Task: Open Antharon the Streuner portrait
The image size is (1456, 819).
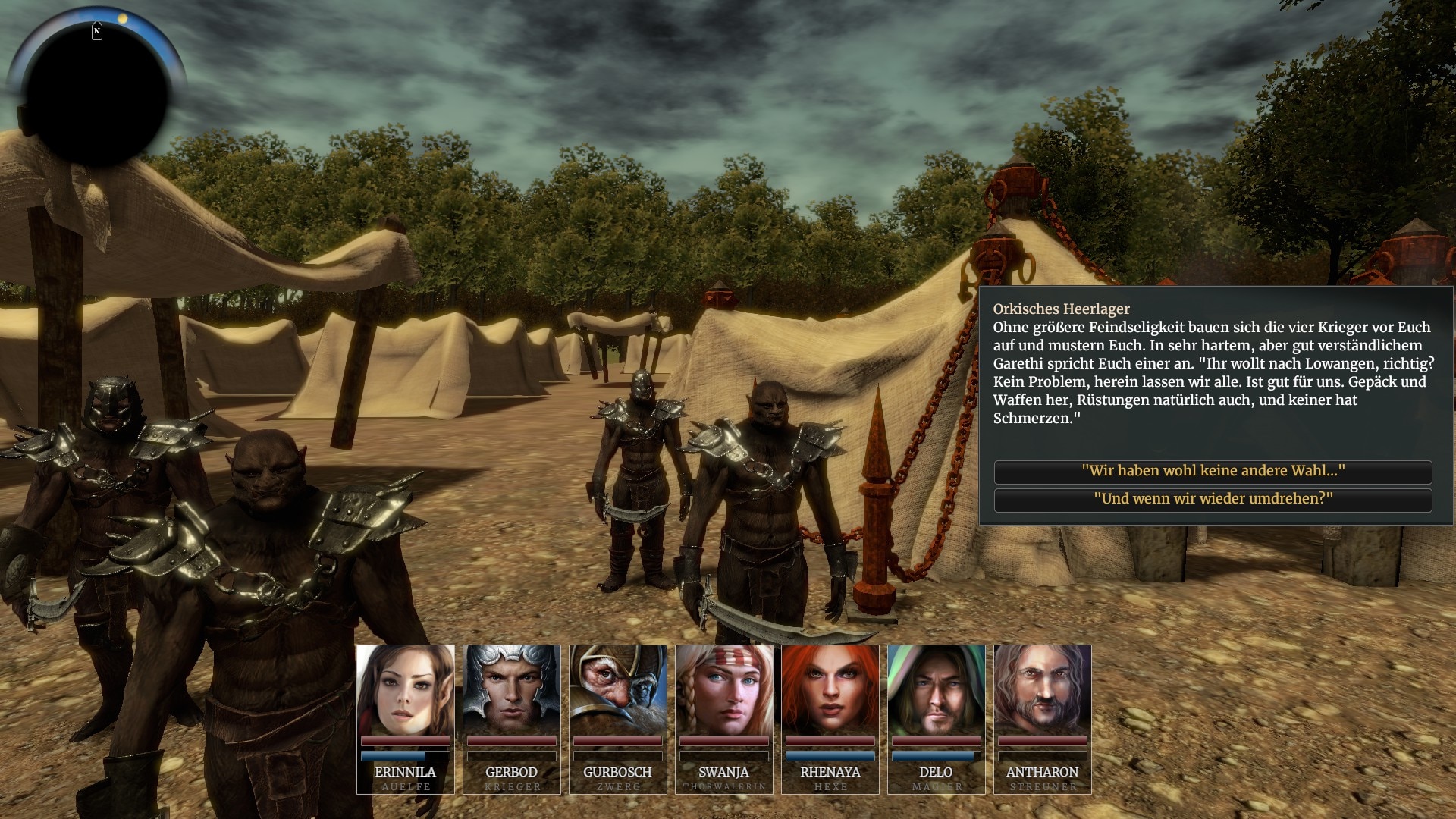Action: coord(1042,690)
